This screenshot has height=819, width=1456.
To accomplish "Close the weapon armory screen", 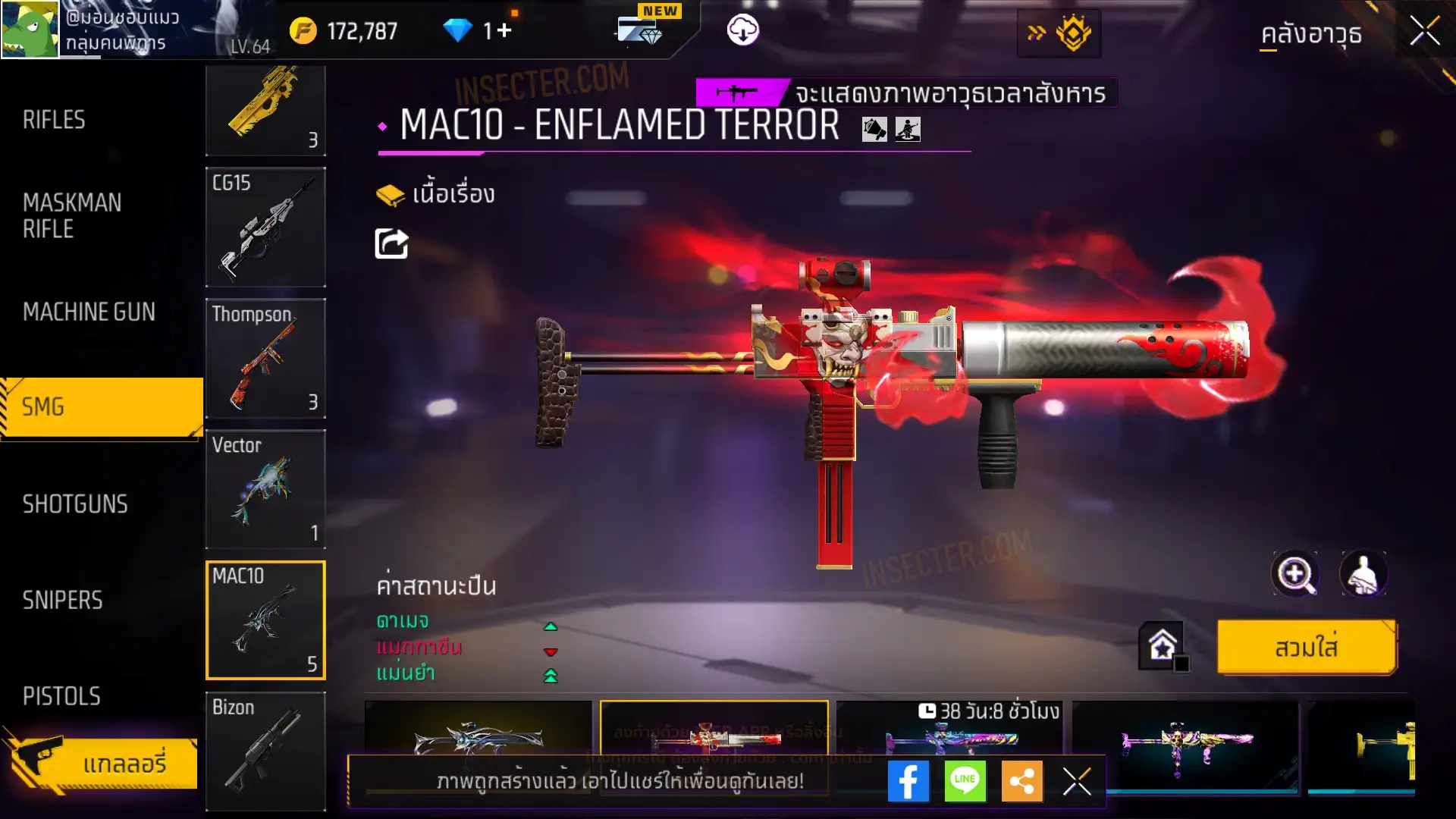I will (1424, 32).
